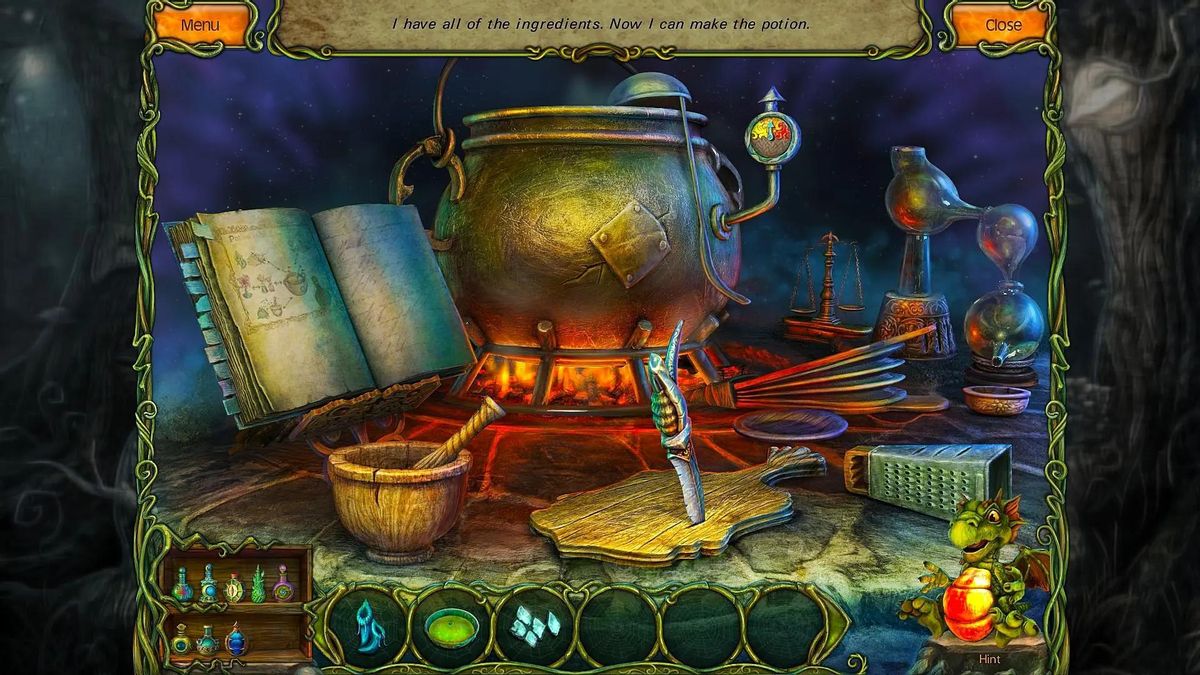Pick the bowl of green liquid
Screen dimensions: 1200x675
pyautogui.click(x=452, y=627)
